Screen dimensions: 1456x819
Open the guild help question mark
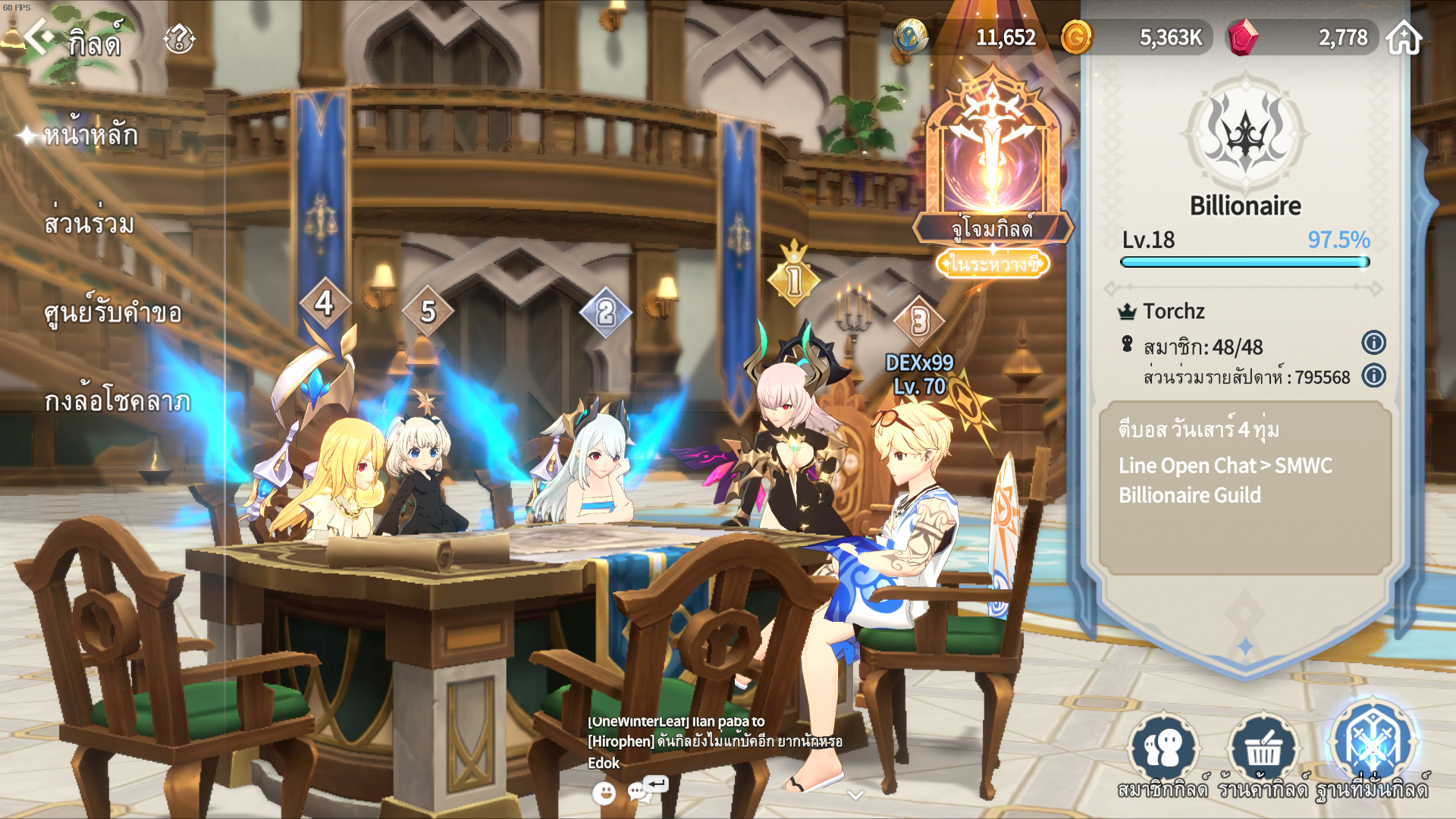click(180, 39)
